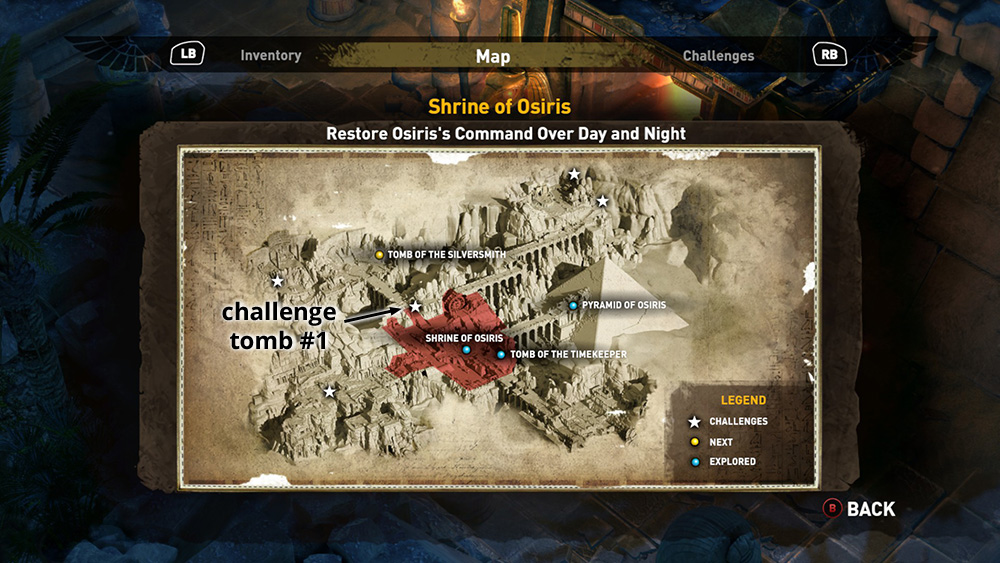Select the Map tab
The width and height of the screenshot is (1000, 563).
pos(493,57)
